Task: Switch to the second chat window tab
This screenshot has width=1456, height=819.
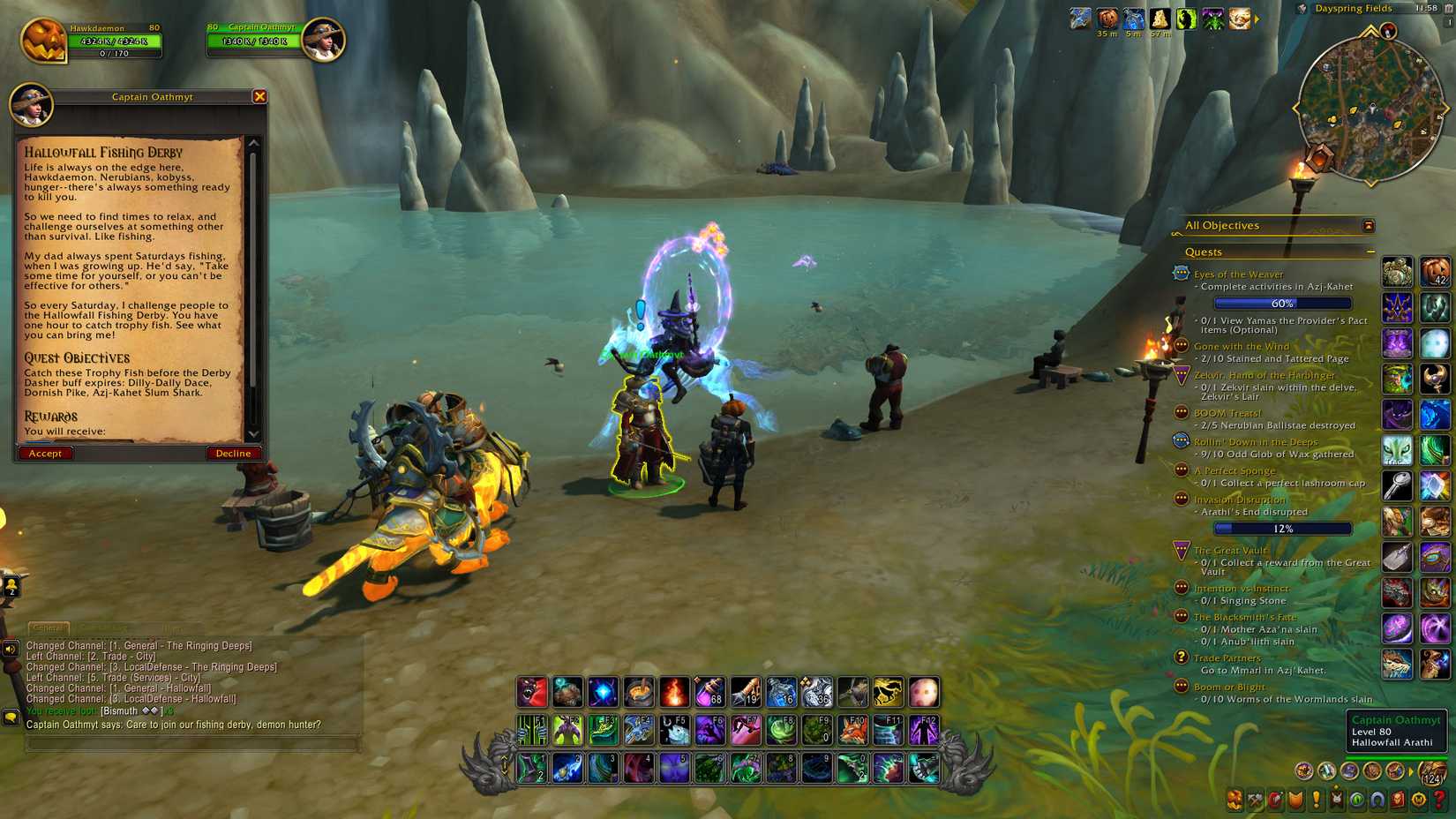Action: (x=101, y=627)
